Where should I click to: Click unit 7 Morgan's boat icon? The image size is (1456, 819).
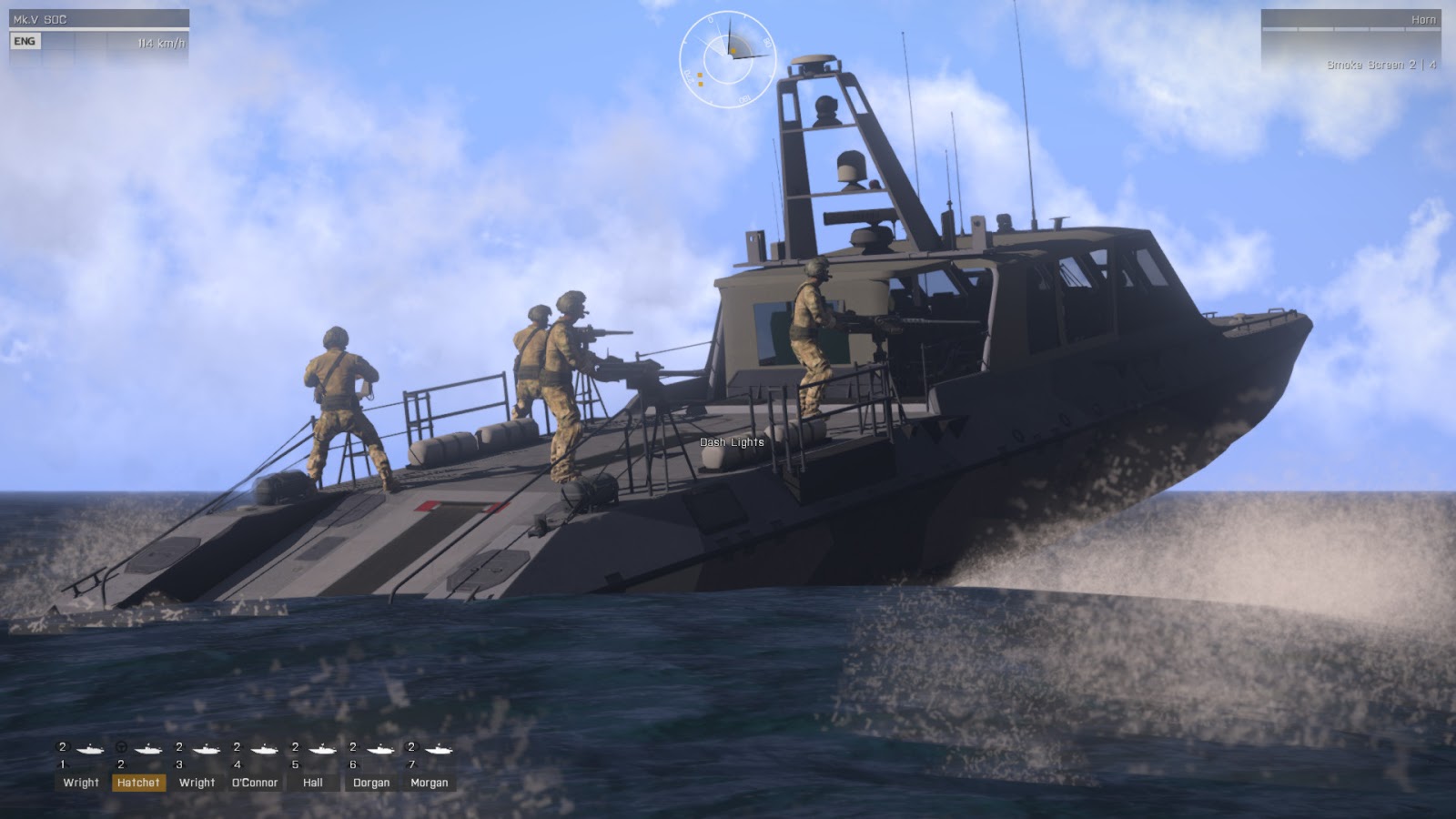440,750
